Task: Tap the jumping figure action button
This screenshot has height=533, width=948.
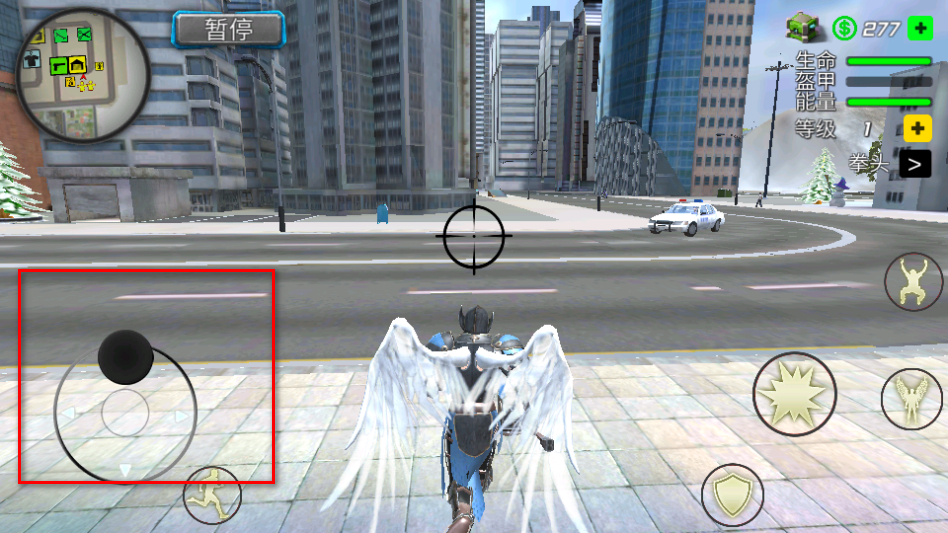Action: click(x=913, y=282)
